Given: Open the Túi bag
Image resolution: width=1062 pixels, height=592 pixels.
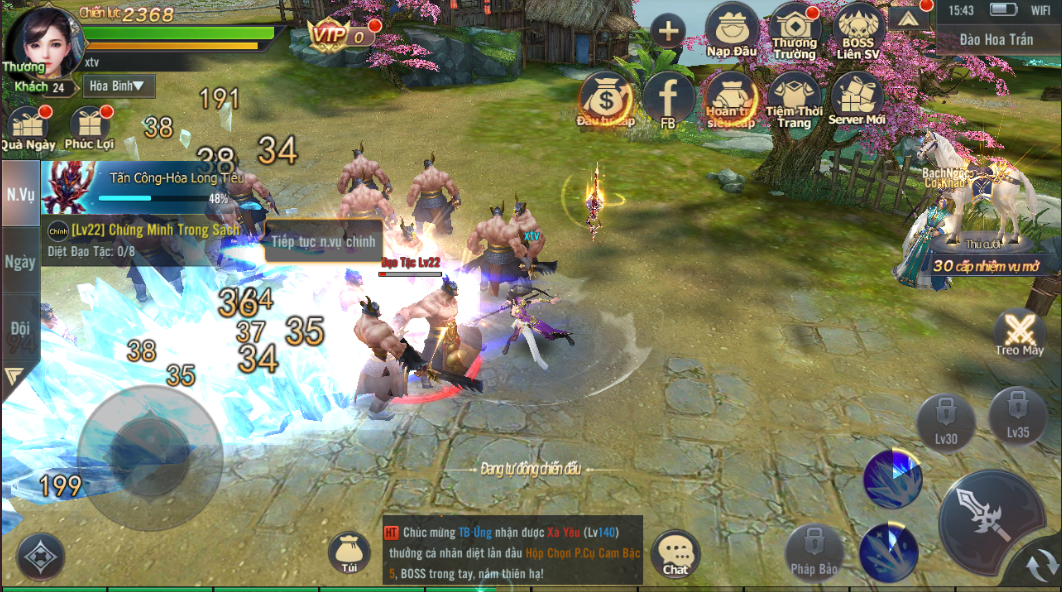Looking at the screenshot, I should click(348, 553).
